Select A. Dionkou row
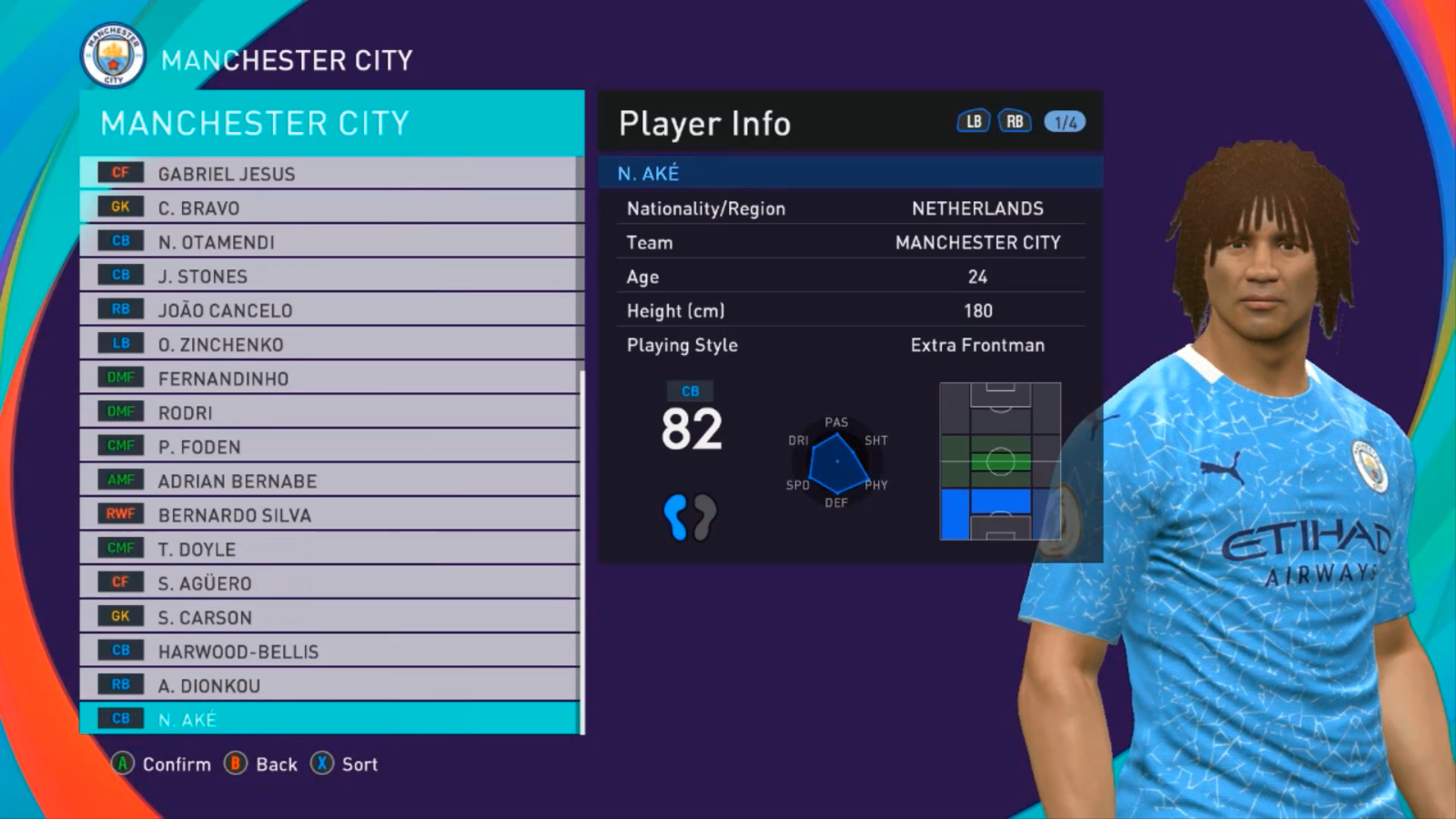 [x=328, y=685]
